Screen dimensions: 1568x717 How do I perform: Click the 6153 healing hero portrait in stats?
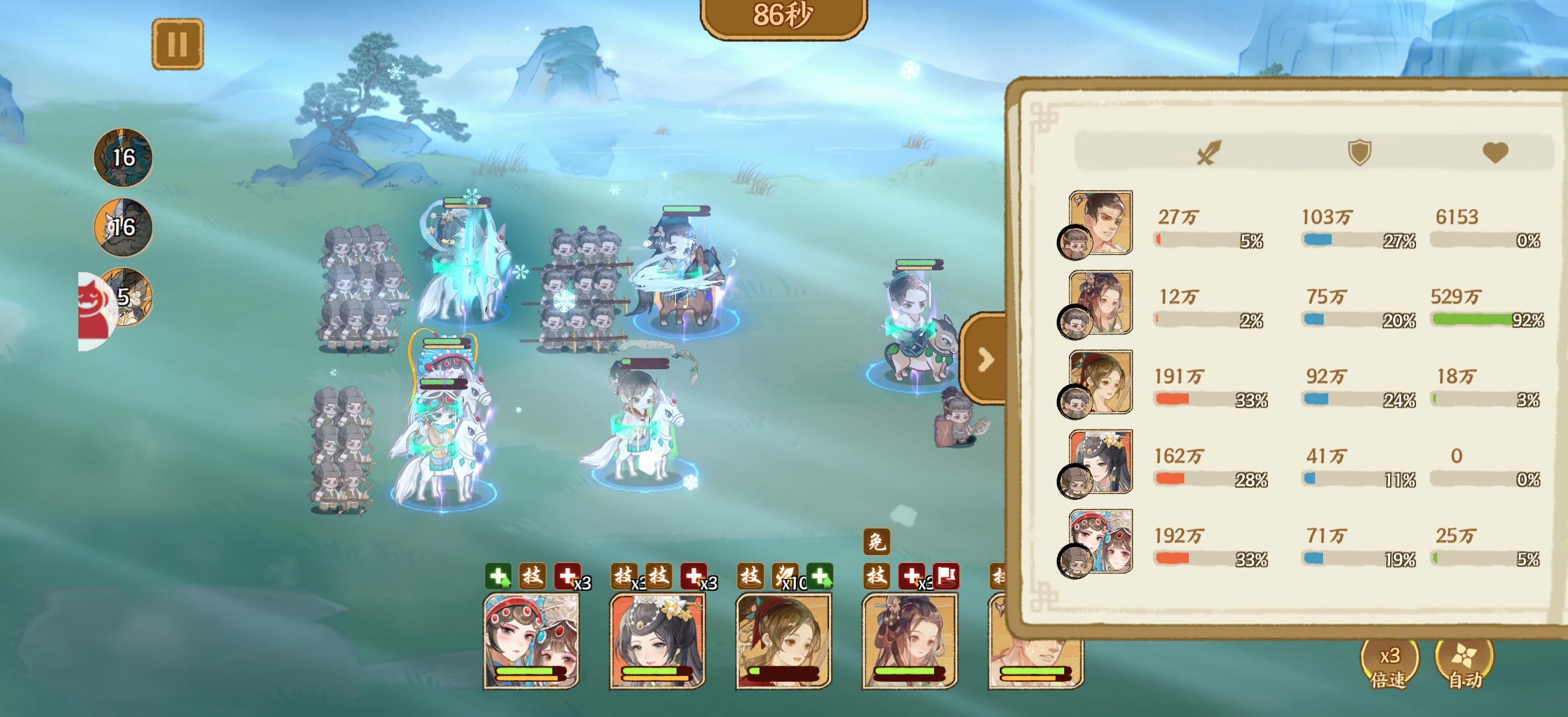click(1100, 223)
